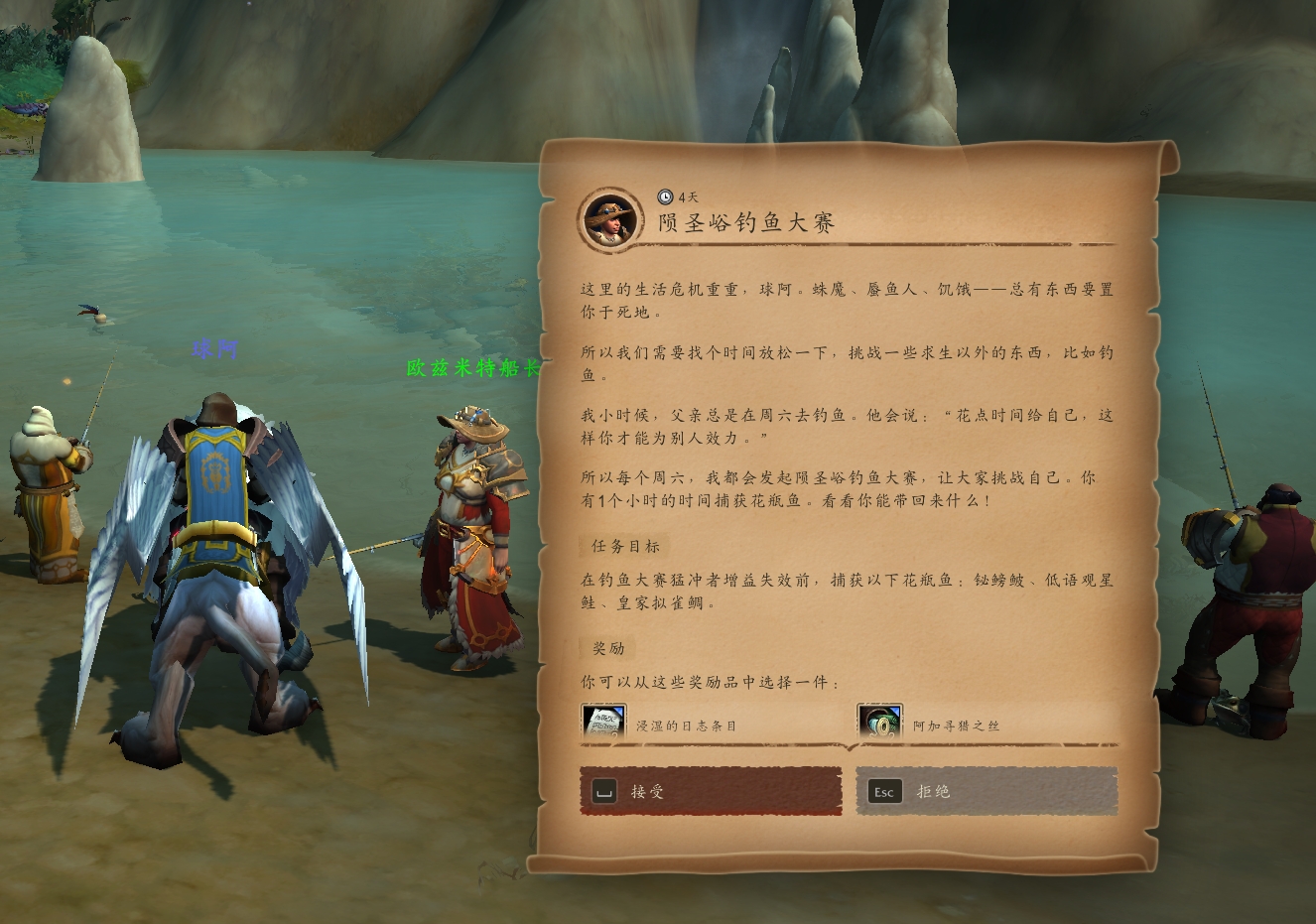Click the 拒绝 button to decline the quest
Screen dimensions: 1316x924
tap(987, 791)
